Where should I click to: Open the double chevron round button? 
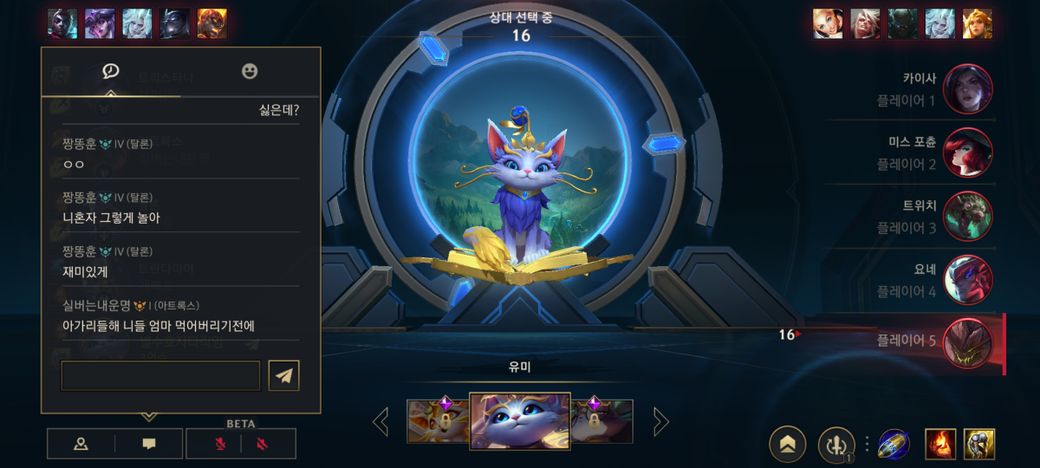[x=788, y=444]
